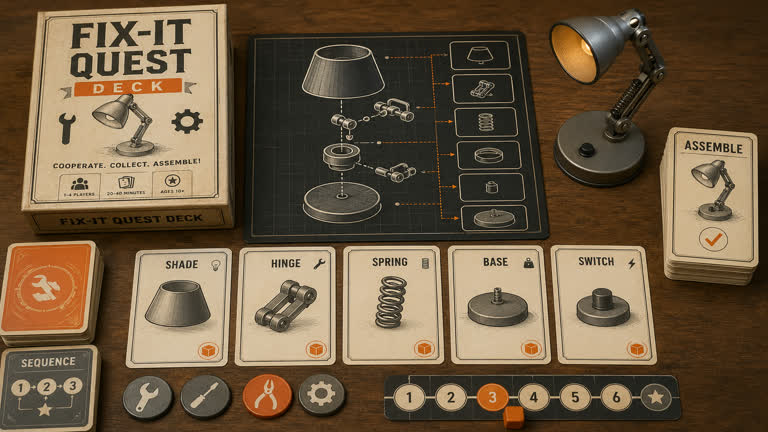
Task: Pick the gear tool token
Action: 322,395
